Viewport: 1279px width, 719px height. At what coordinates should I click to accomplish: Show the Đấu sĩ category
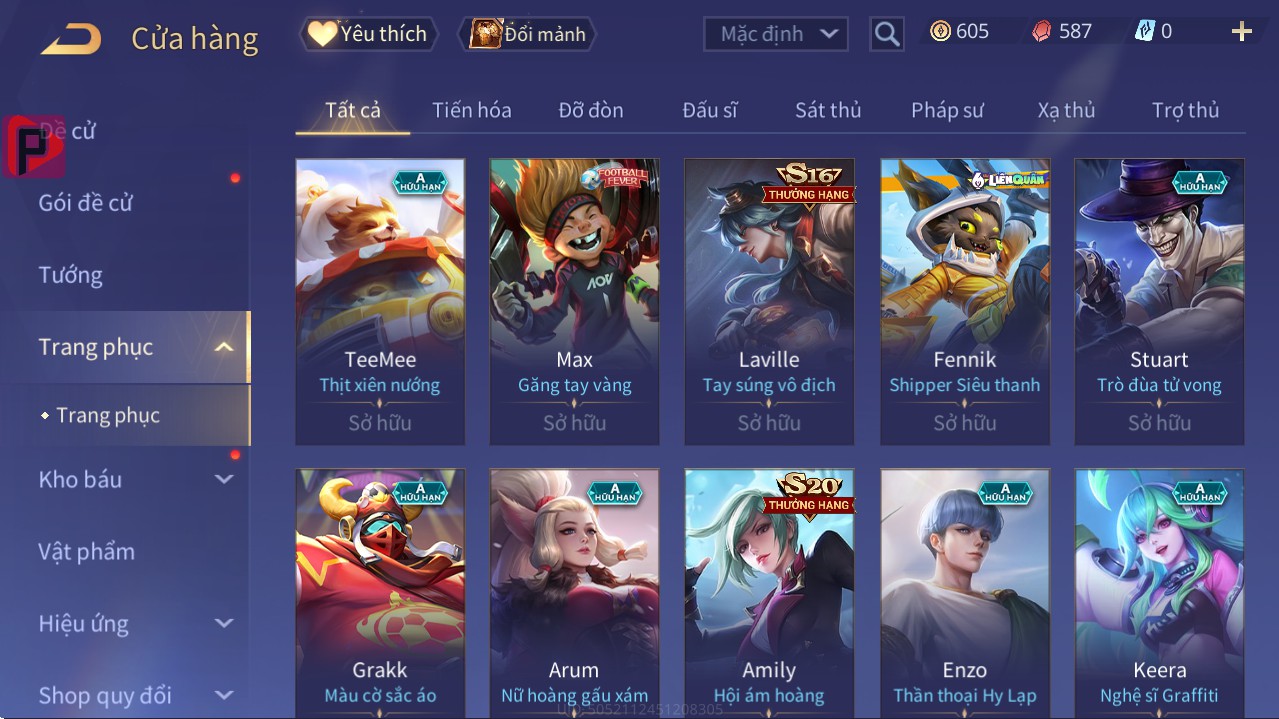point(709,110)
